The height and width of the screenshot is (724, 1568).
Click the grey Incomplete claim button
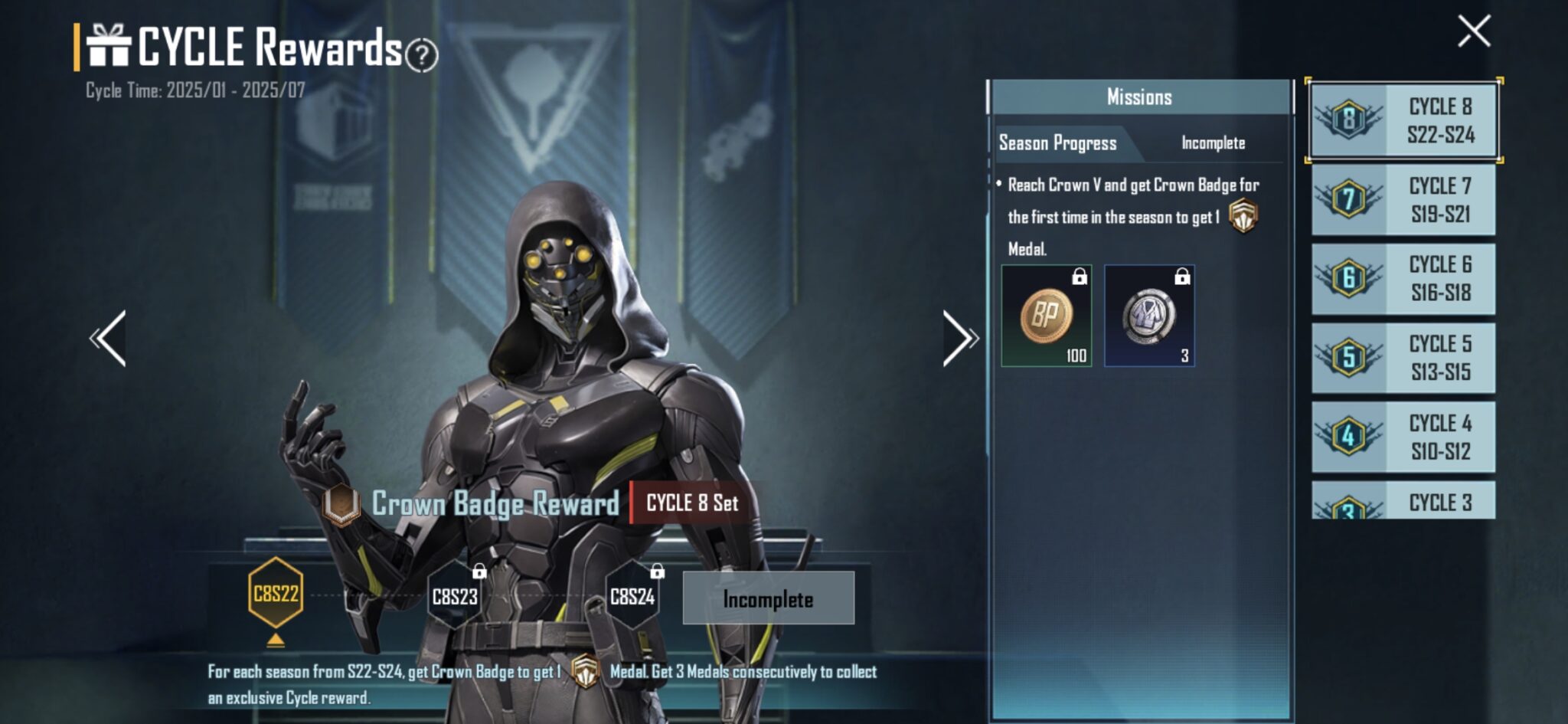tap(768, 598)
